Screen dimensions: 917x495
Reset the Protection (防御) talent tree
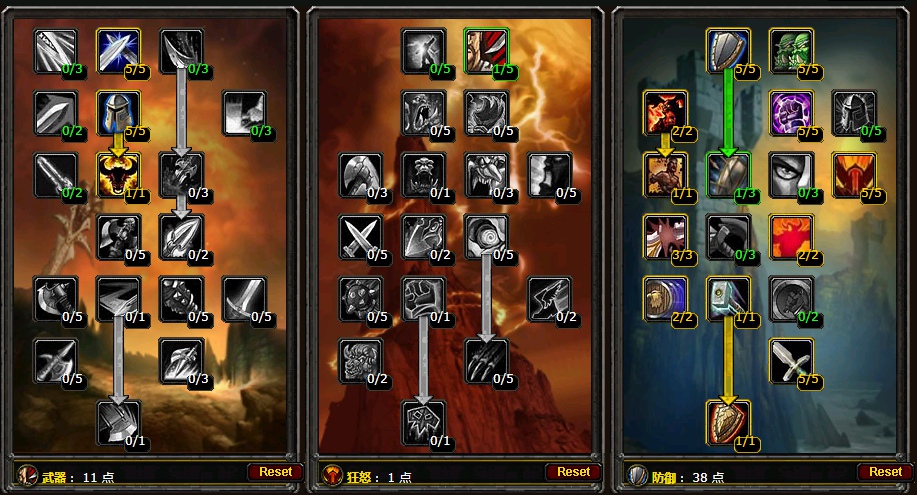(x=885, y=471)
